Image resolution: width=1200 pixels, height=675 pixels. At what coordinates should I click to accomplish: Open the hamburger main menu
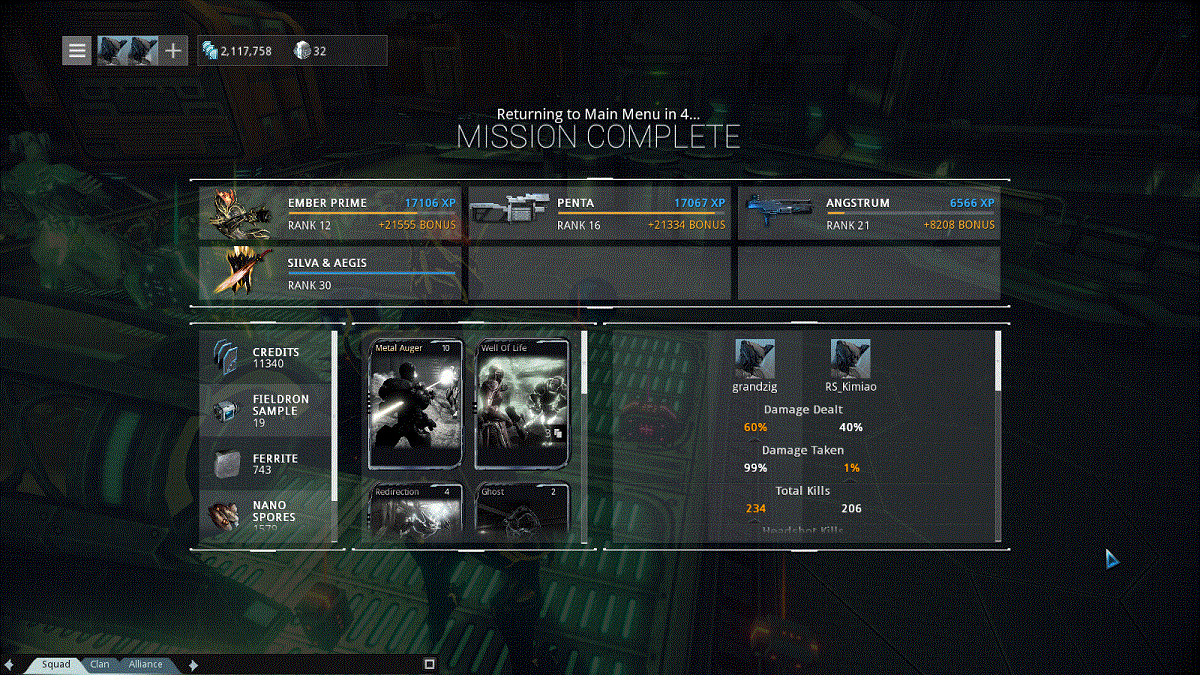point(77,50)
